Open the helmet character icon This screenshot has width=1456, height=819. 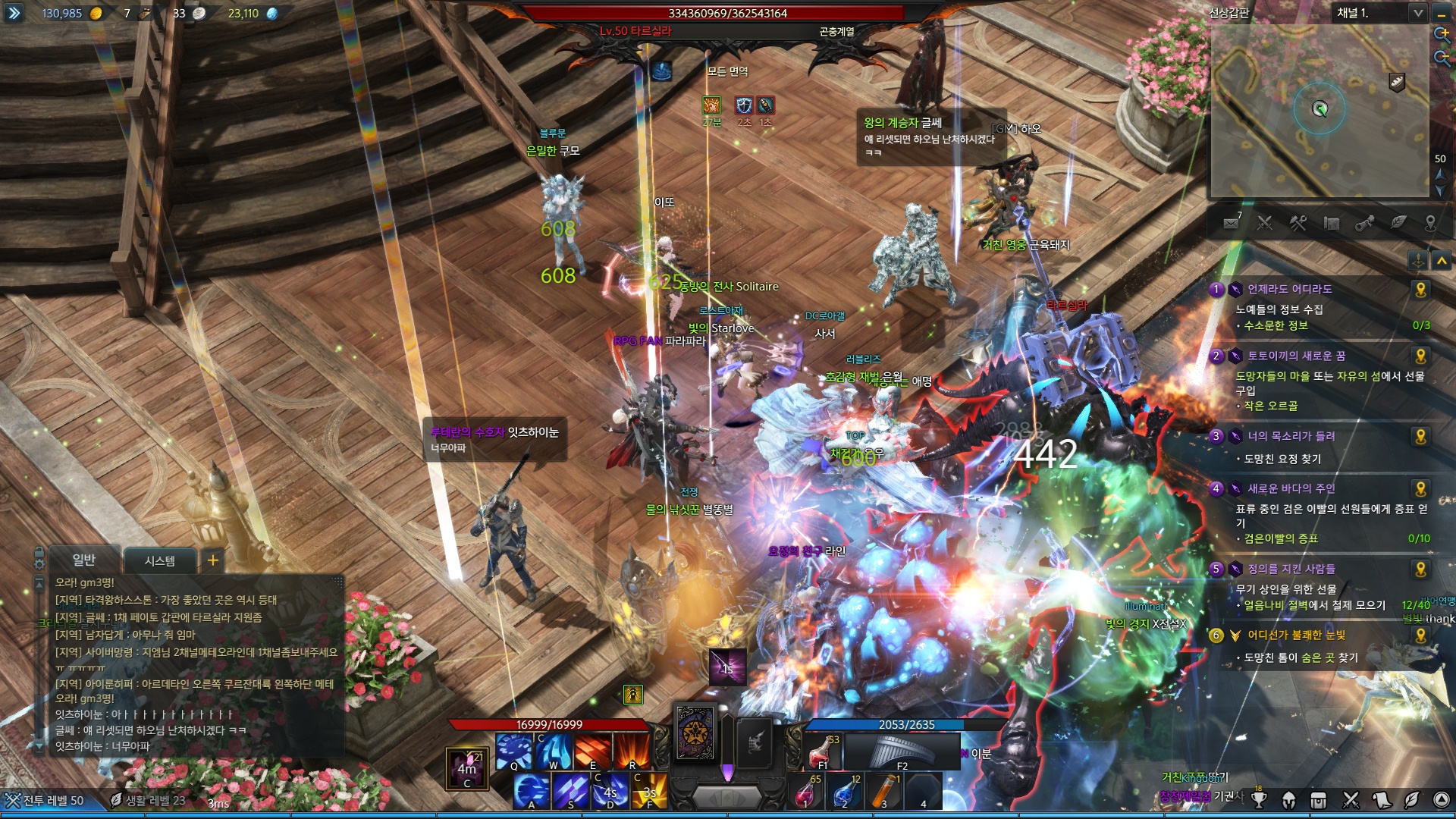[1288, 799]
